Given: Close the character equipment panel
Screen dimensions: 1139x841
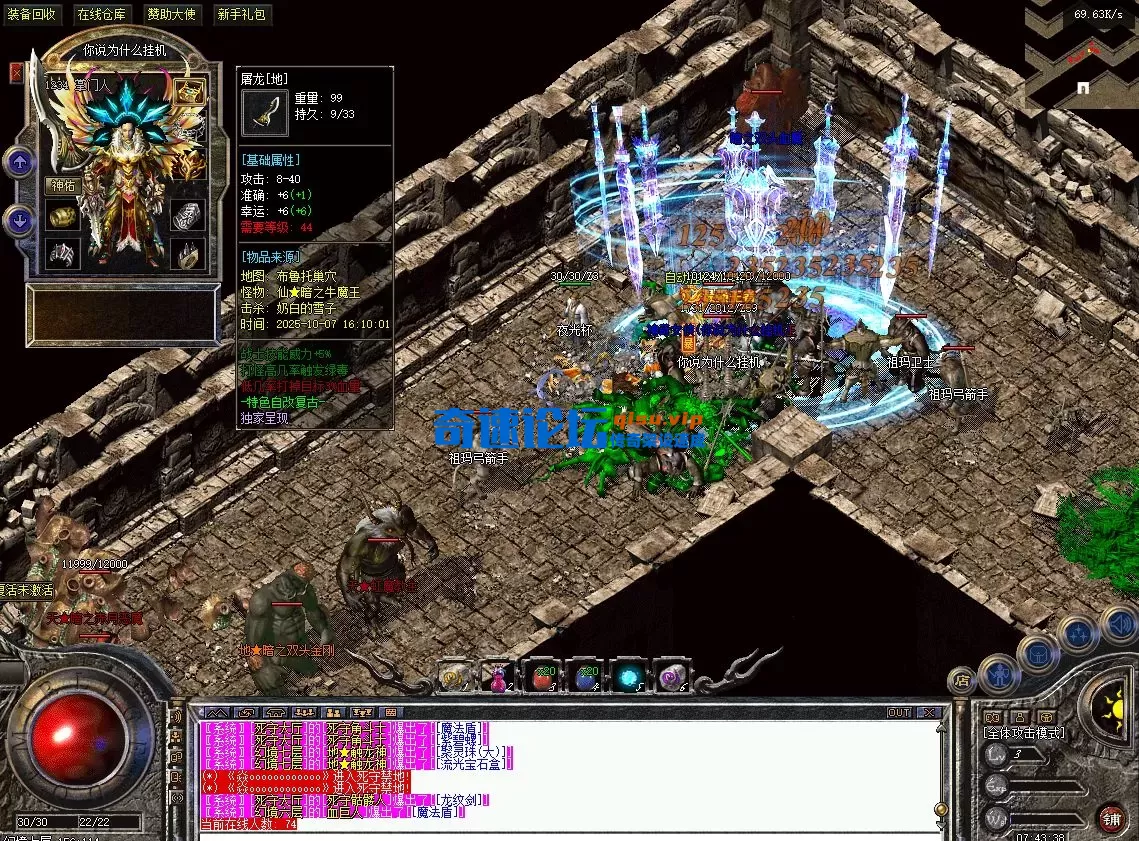Looking at the screenshot, I should coord(16,72).
